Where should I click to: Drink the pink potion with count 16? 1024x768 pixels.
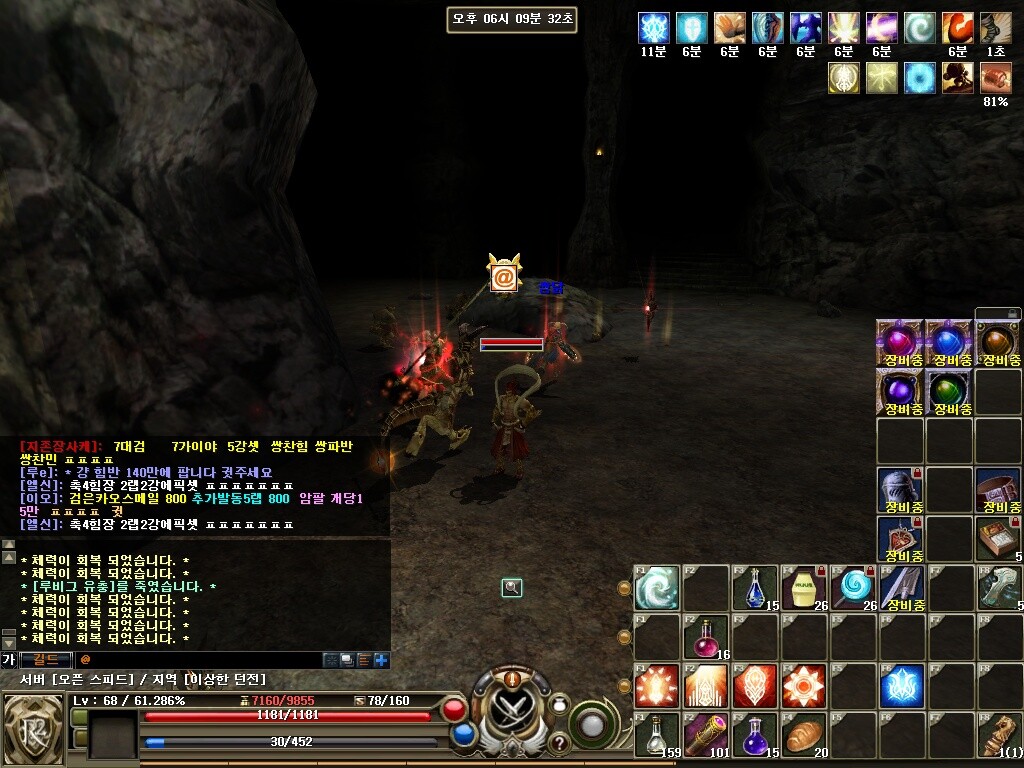705,636
